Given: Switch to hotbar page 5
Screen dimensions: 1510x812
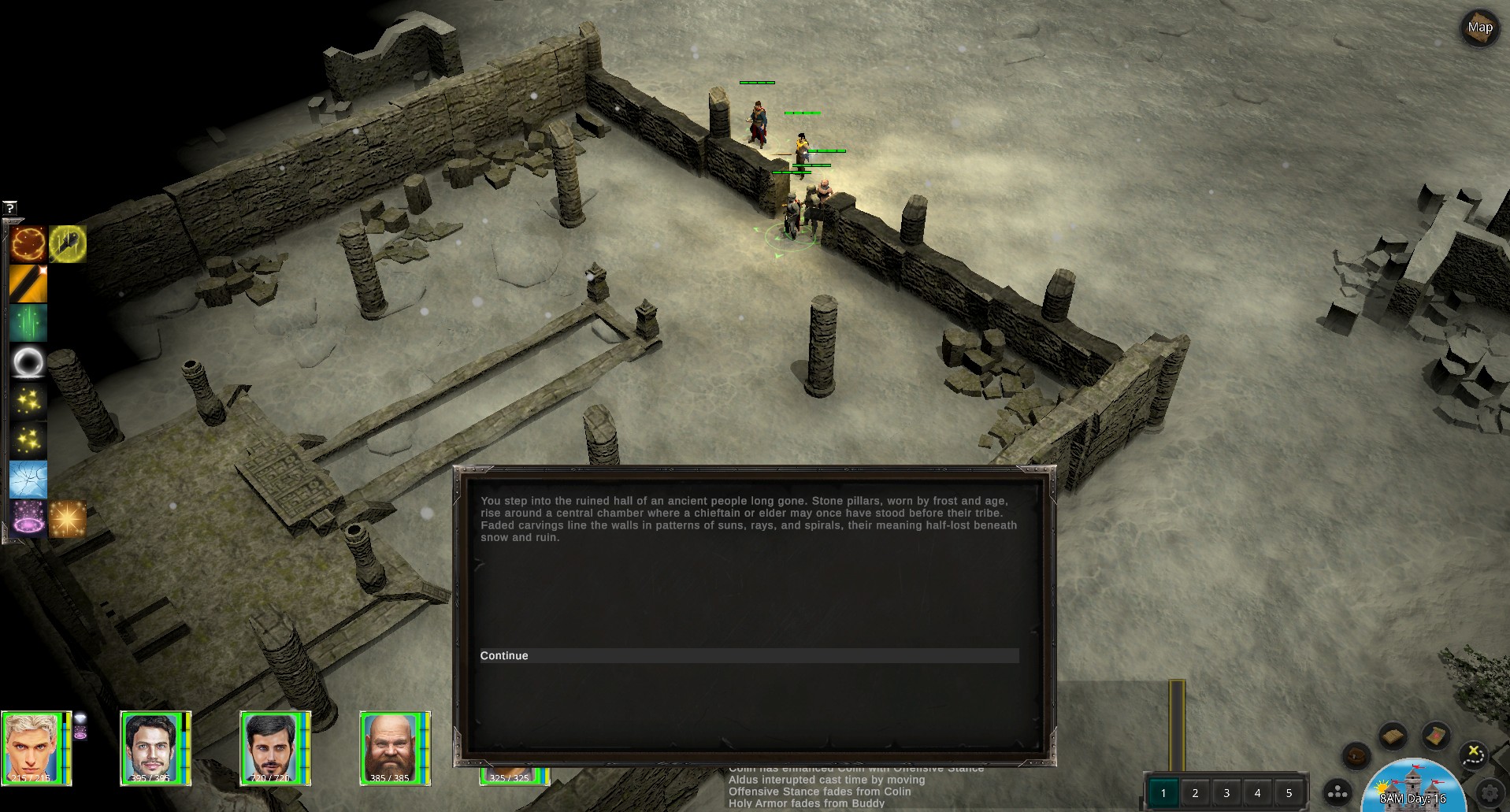Looking at the screenshot, I should point(1289,793).
